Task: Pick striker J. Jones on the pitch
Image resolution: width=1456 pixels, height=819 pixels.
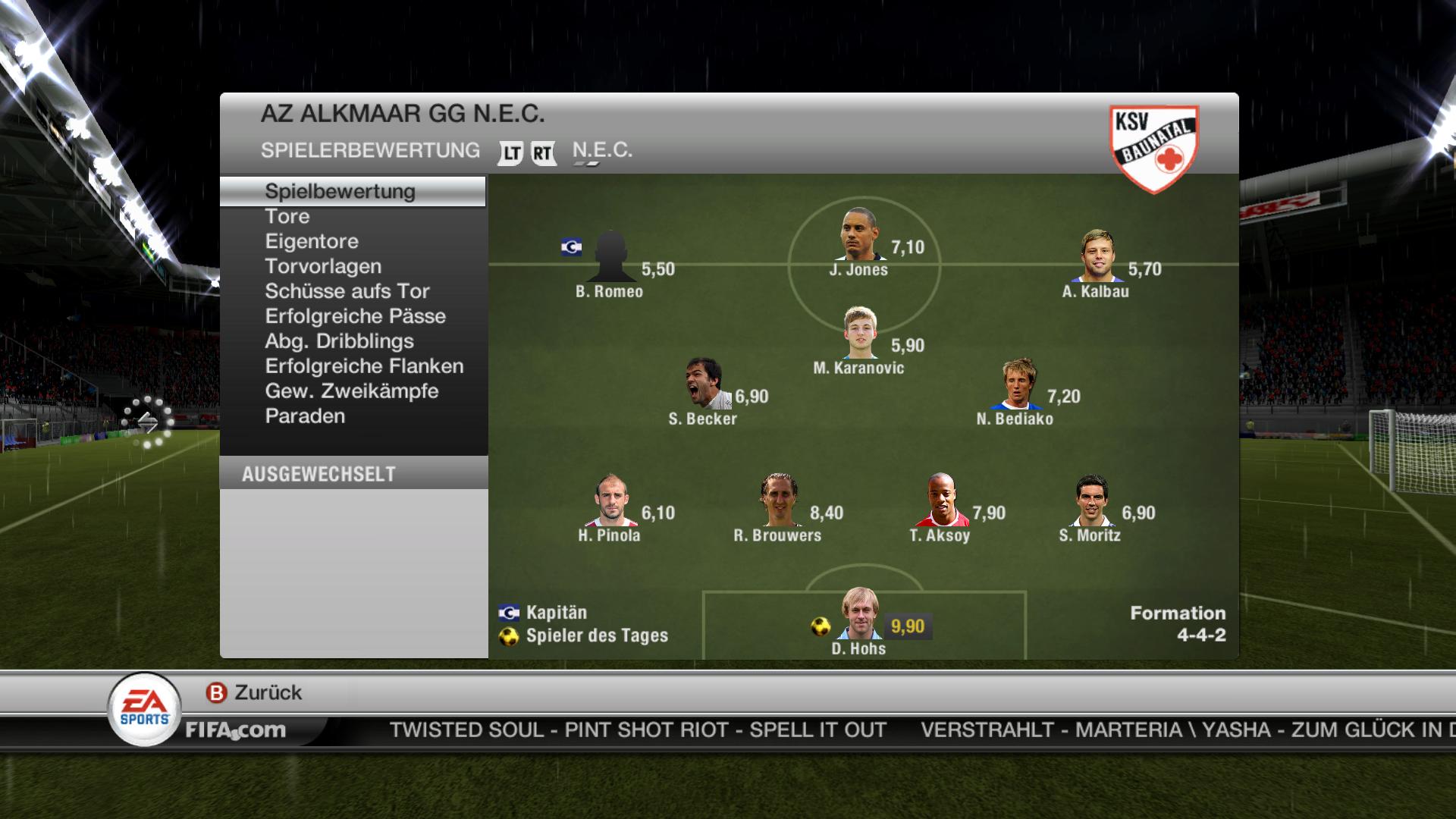Action: coord(860,234)
